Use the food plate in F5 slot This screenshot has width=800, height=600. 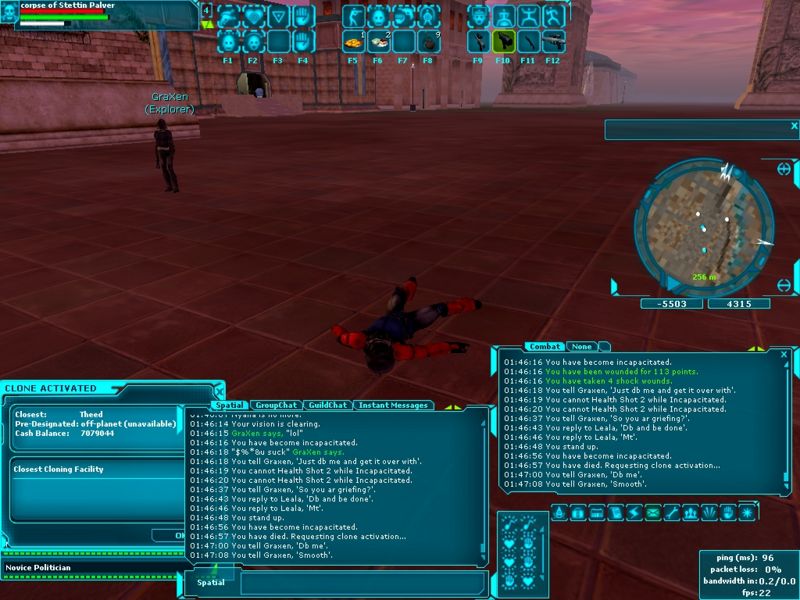[x=353, y=42]
